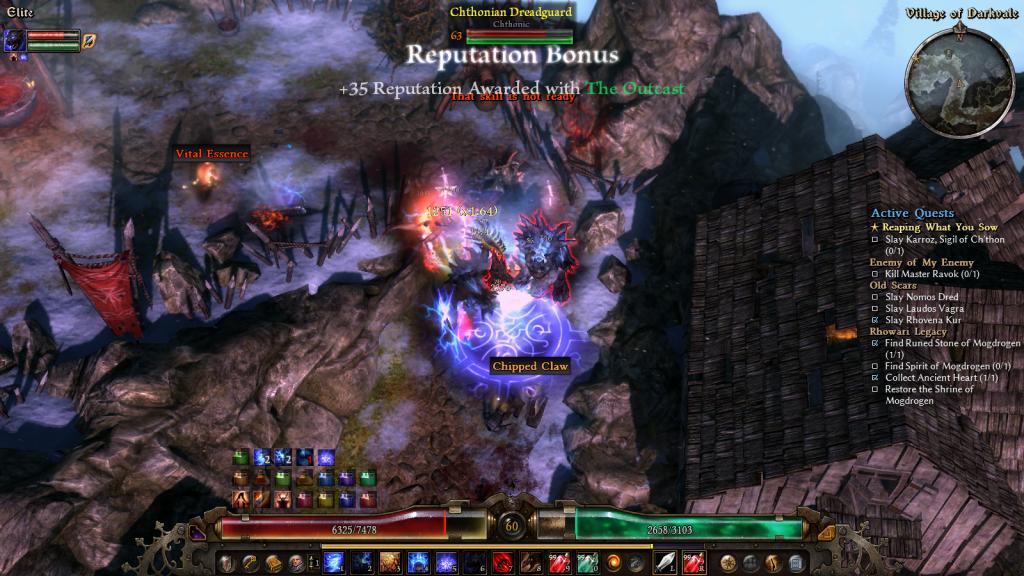Use the orange skill in hotbar slot 3
1024x576 pixels.
coord(390,562)
